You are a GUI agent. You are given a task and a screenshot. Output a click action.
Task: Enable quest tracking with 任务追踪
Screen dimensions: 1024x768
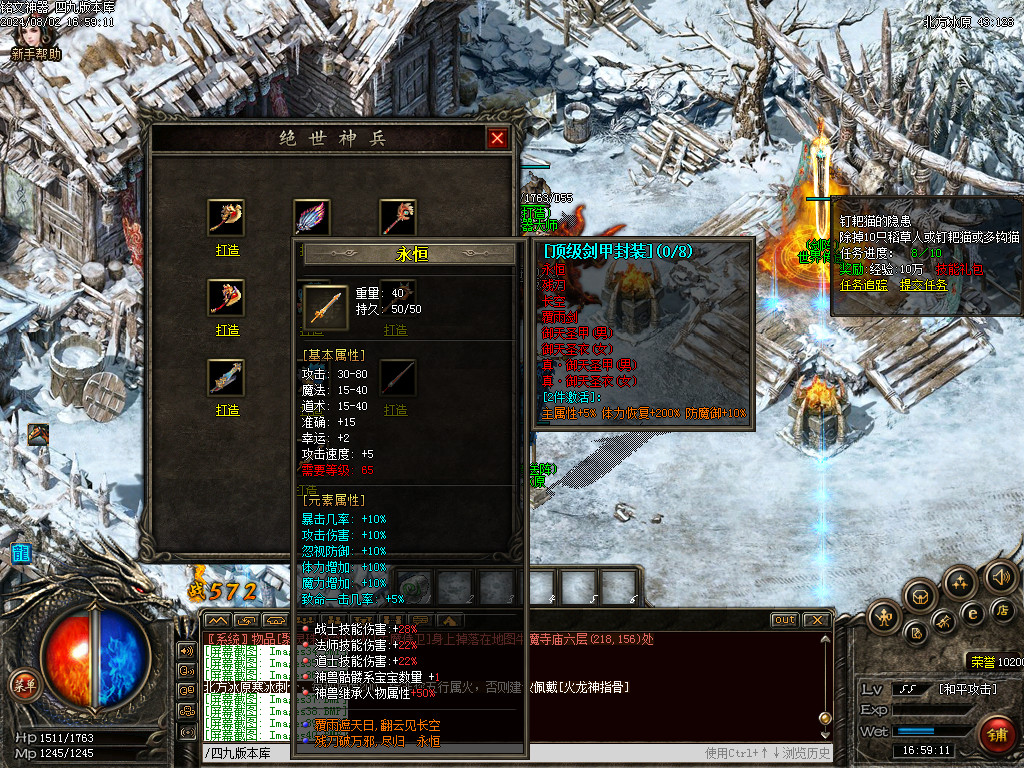(x=866, y=285)
